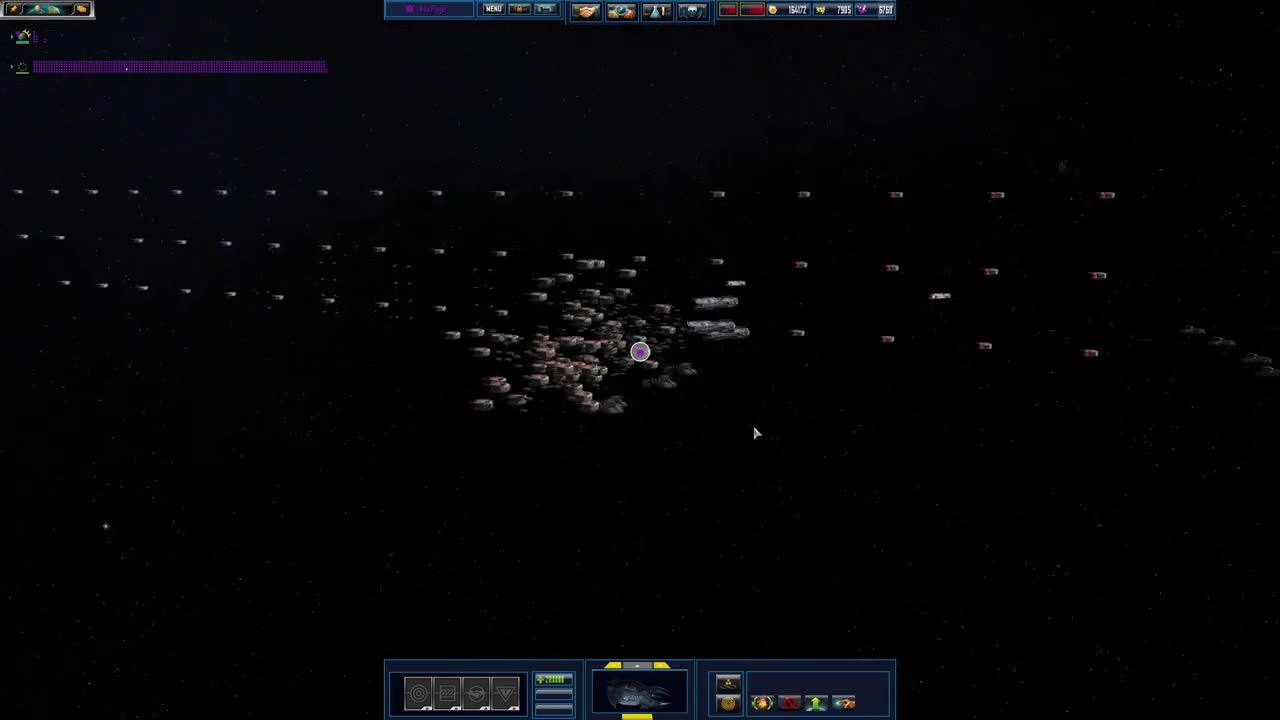
Task: Open the research flask panel
Action: click(657, 10)
